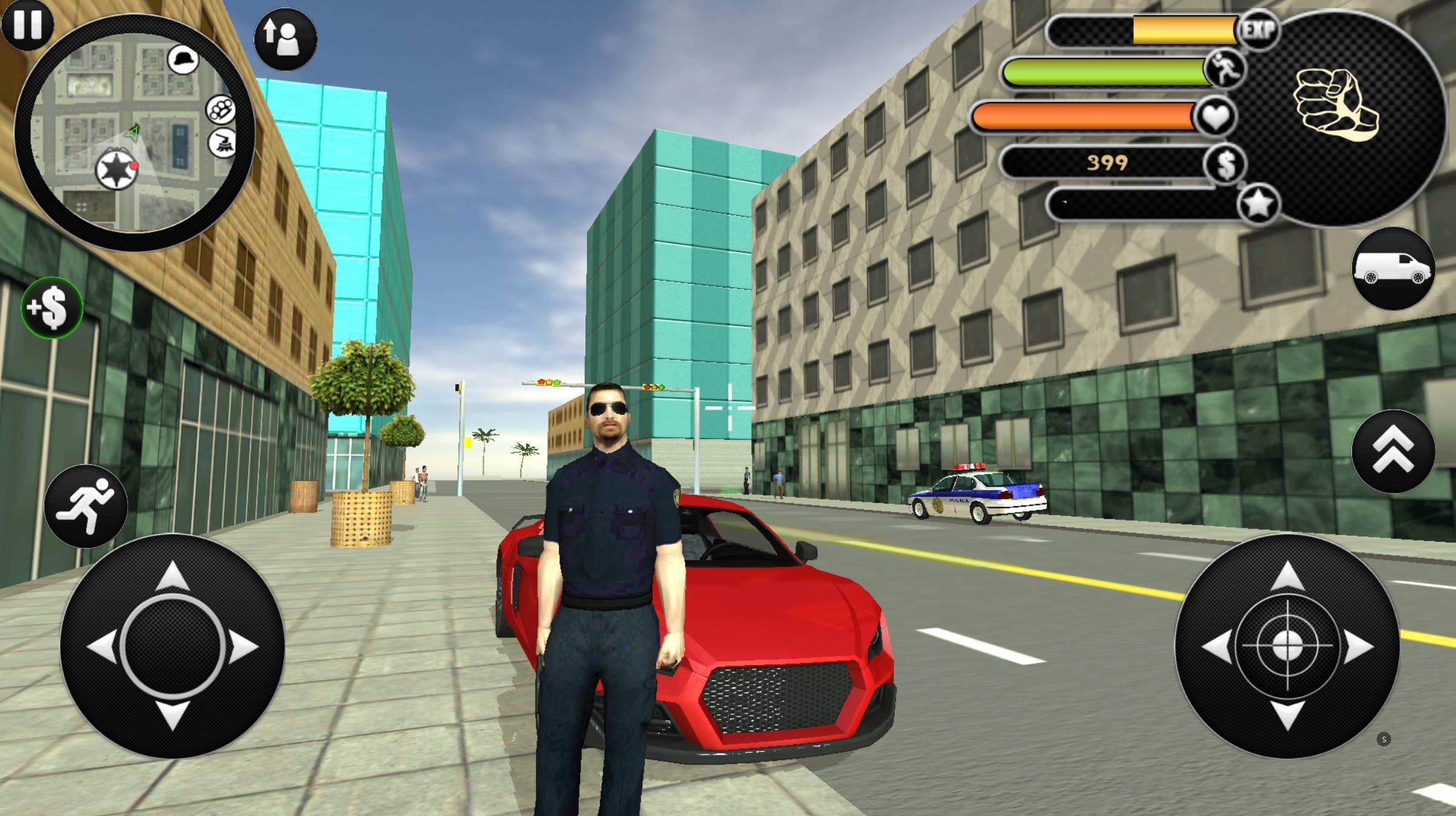The height and width of the screenshot is (816, 1456).
Task: Tap the crosshair fire button
Action: coord(1287,646)
